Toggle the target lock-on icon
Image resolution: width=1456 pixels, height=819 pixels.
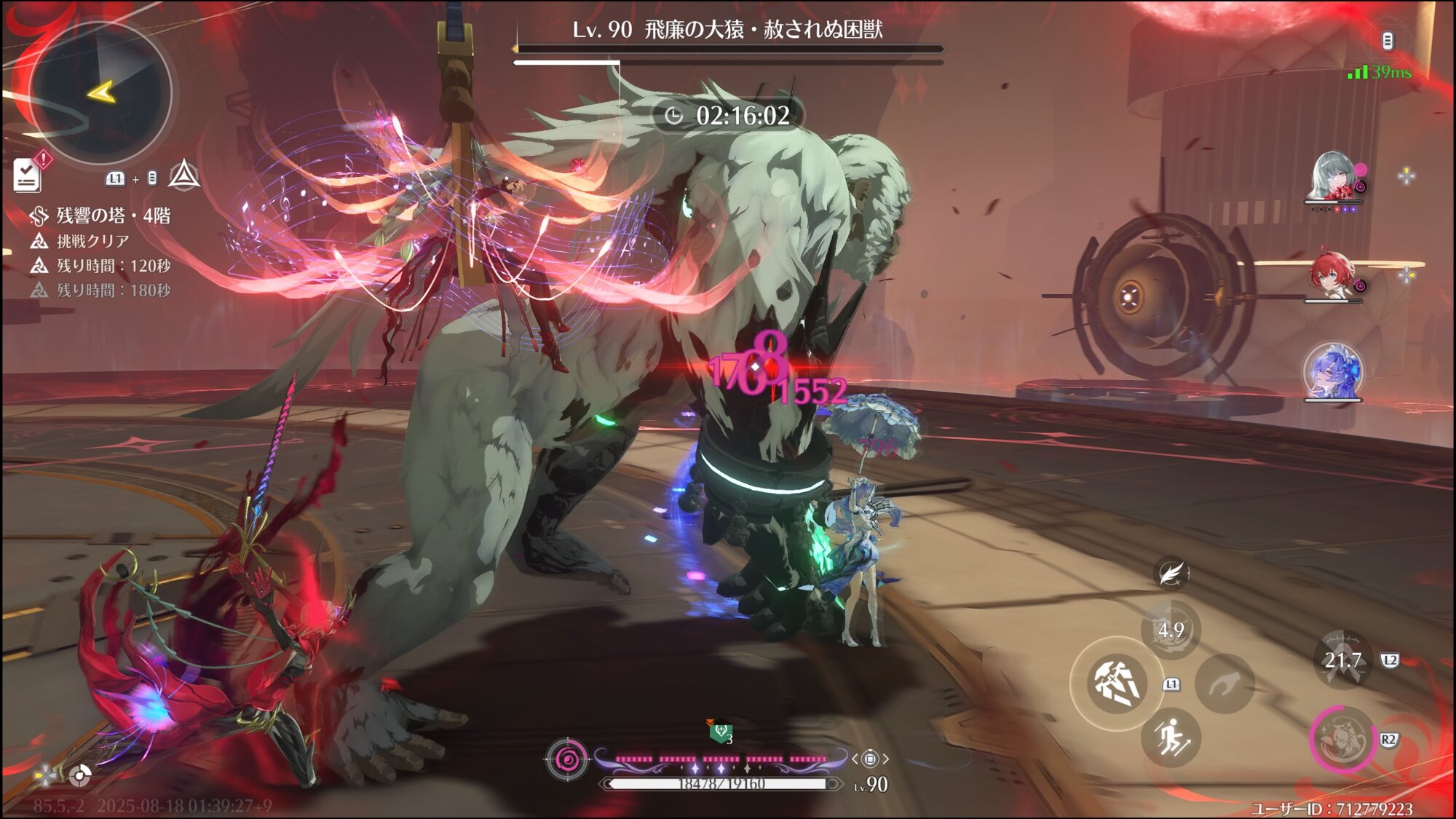pos(870,759)
